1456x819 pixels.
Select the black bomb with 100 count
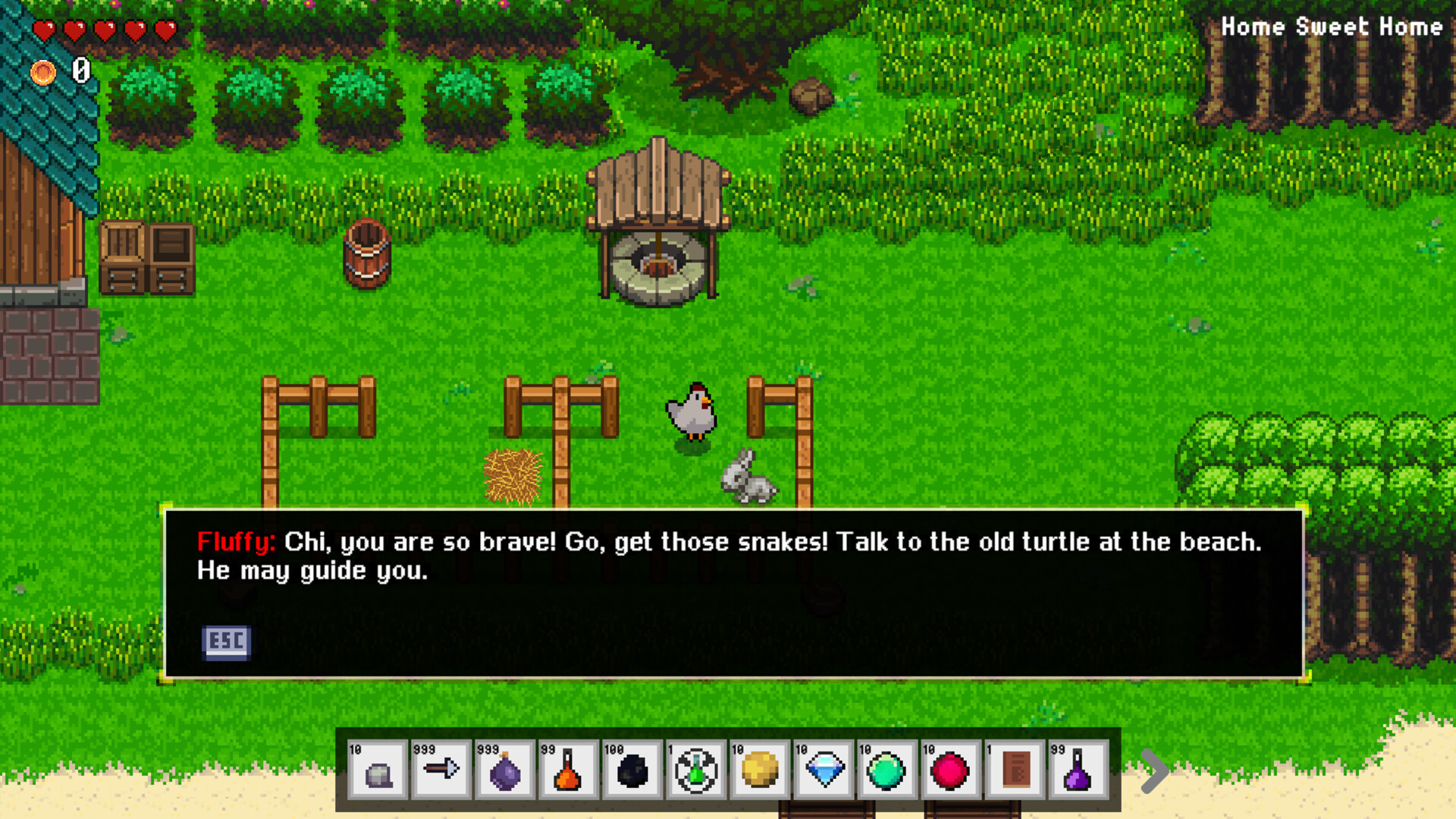point(632,771)
